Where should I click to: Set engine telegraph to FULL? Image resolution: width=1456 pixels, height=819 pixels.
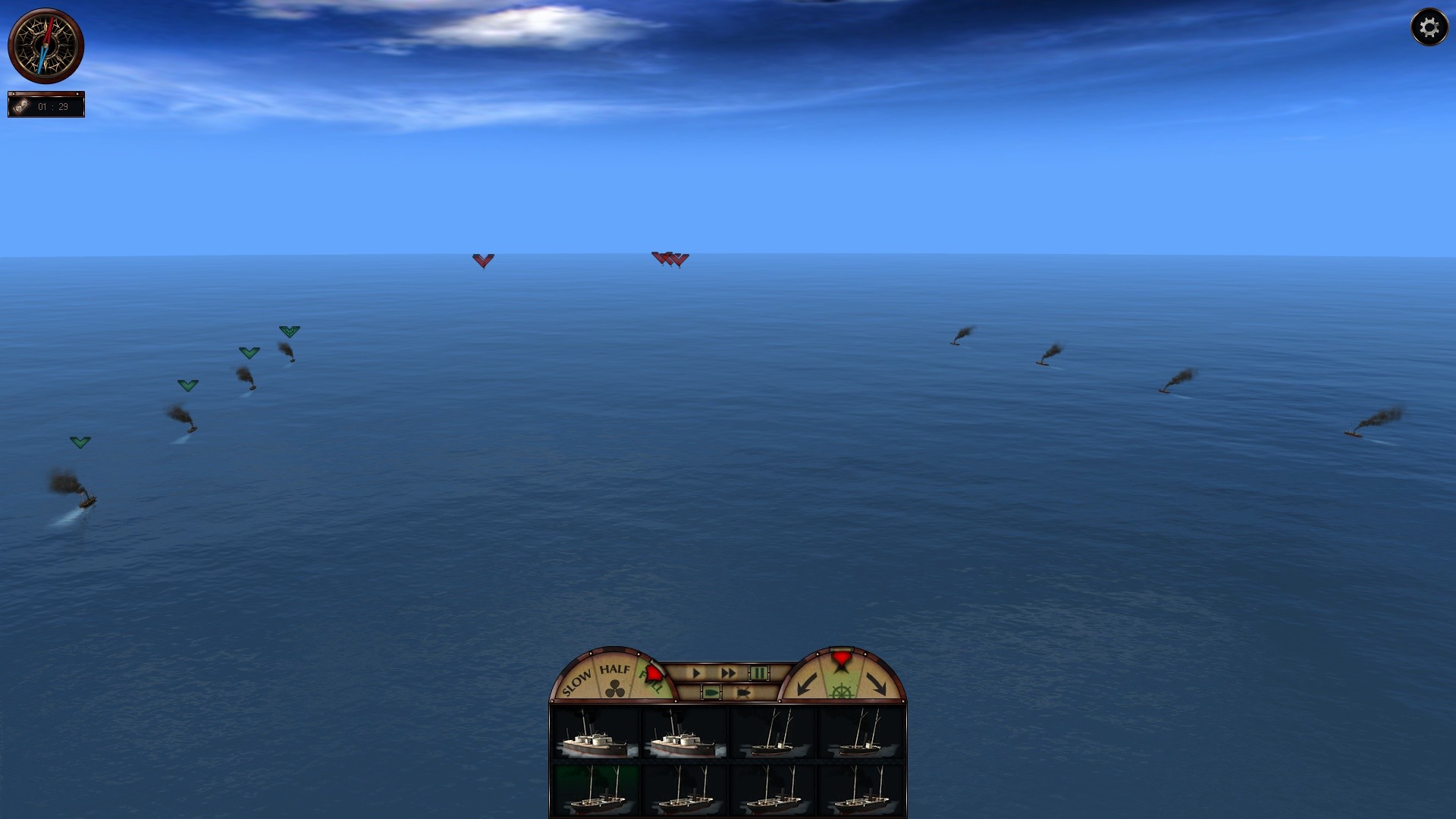point(651,679)
